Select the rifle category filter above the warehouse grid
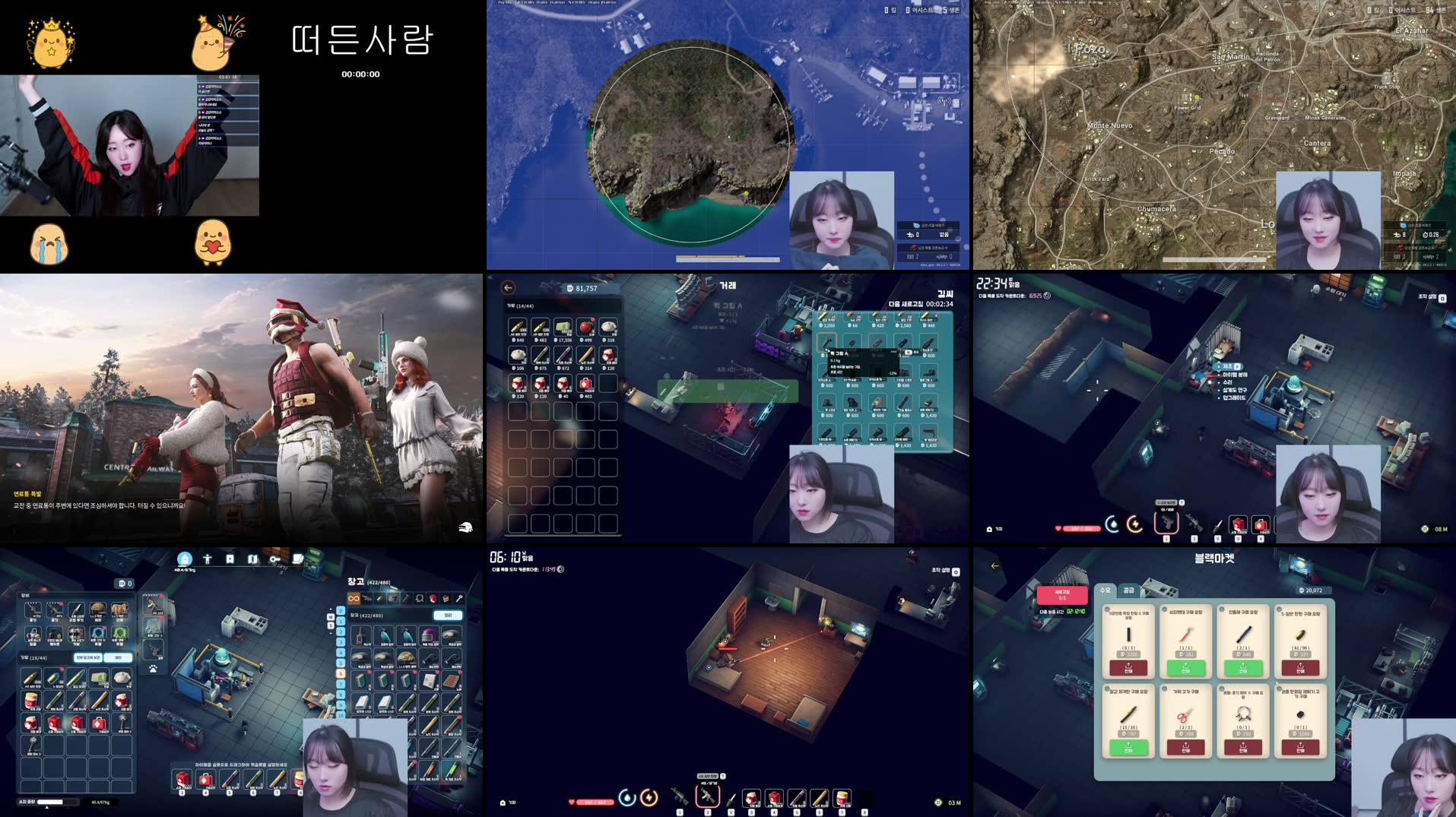Viewport: 1456px width, 817px height. (368, 598)
